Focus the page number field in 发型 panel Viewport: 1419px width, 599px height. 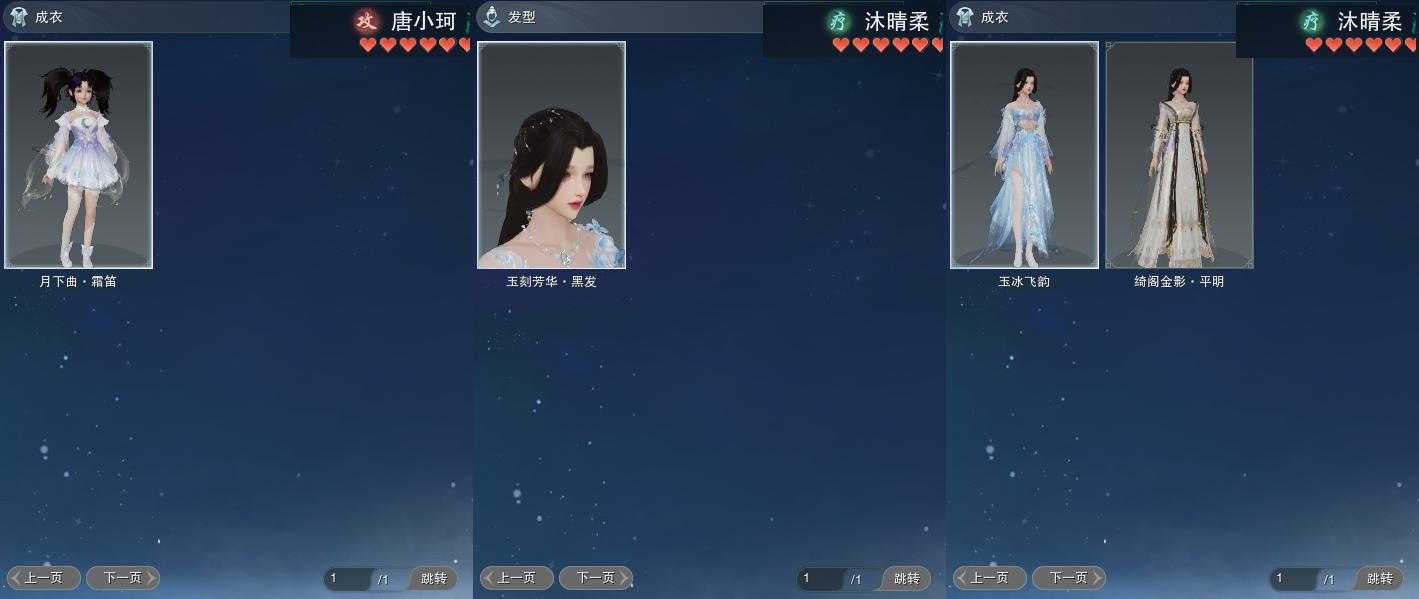pos(820,579)
